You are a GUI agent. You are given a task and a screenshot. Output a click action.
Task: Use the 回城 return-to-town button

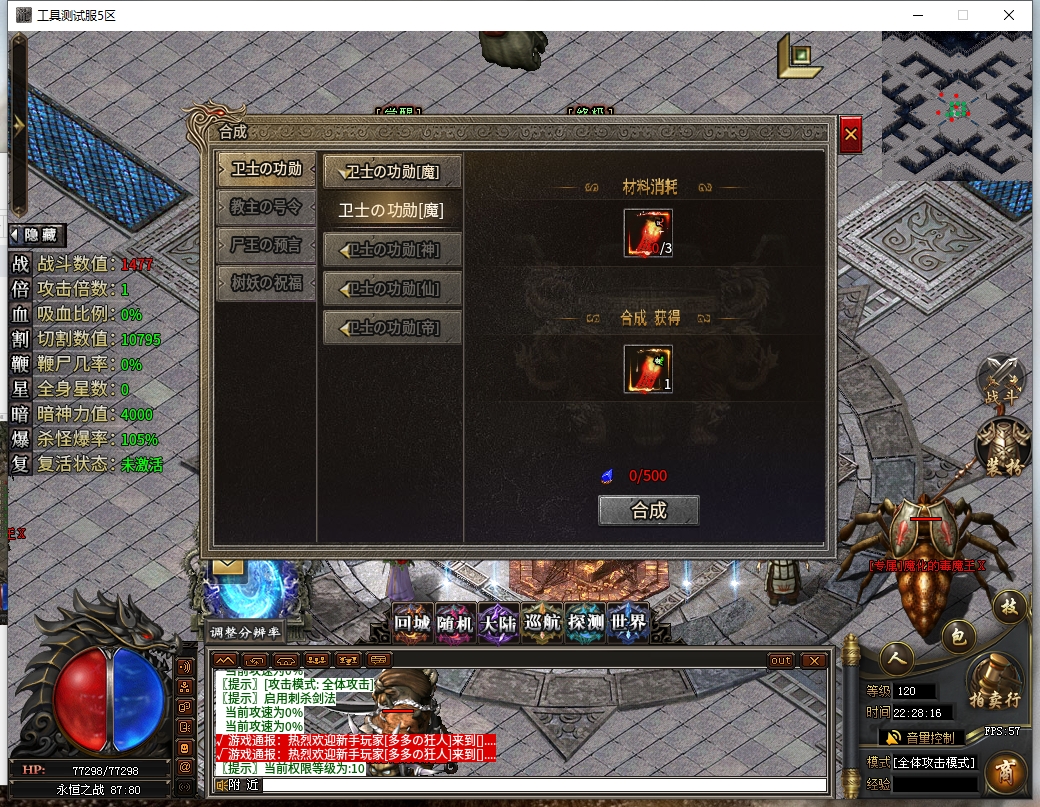click(412, 623)
